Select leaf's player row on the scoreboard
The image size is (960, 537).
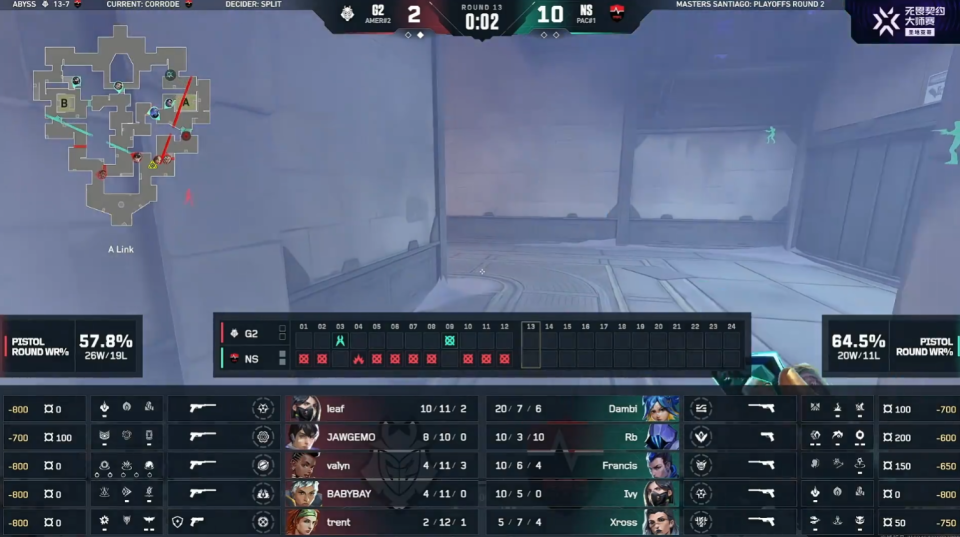[380, 409]
